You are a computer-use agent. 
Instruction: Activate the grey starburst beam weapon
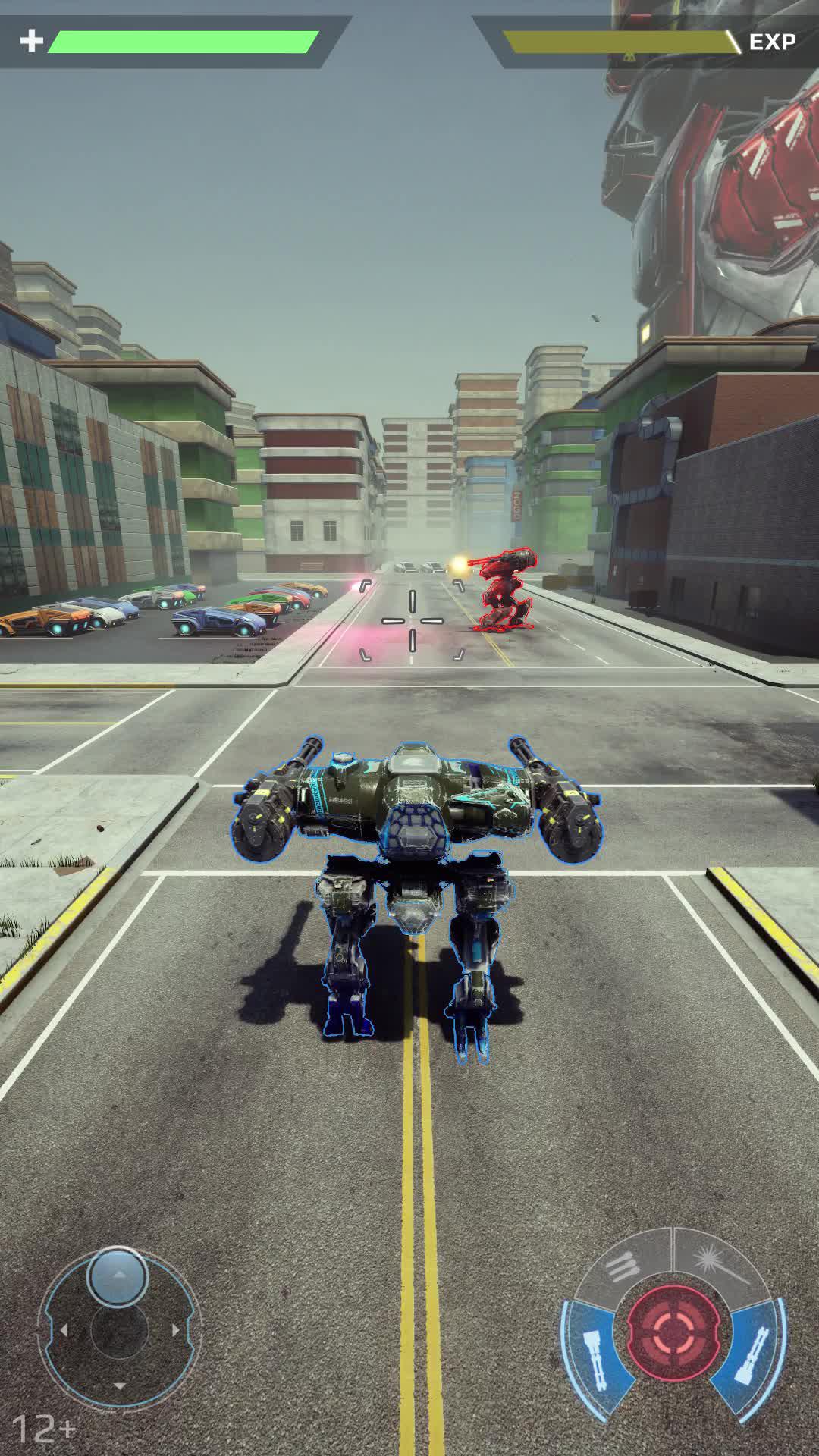pos(719,1264)
